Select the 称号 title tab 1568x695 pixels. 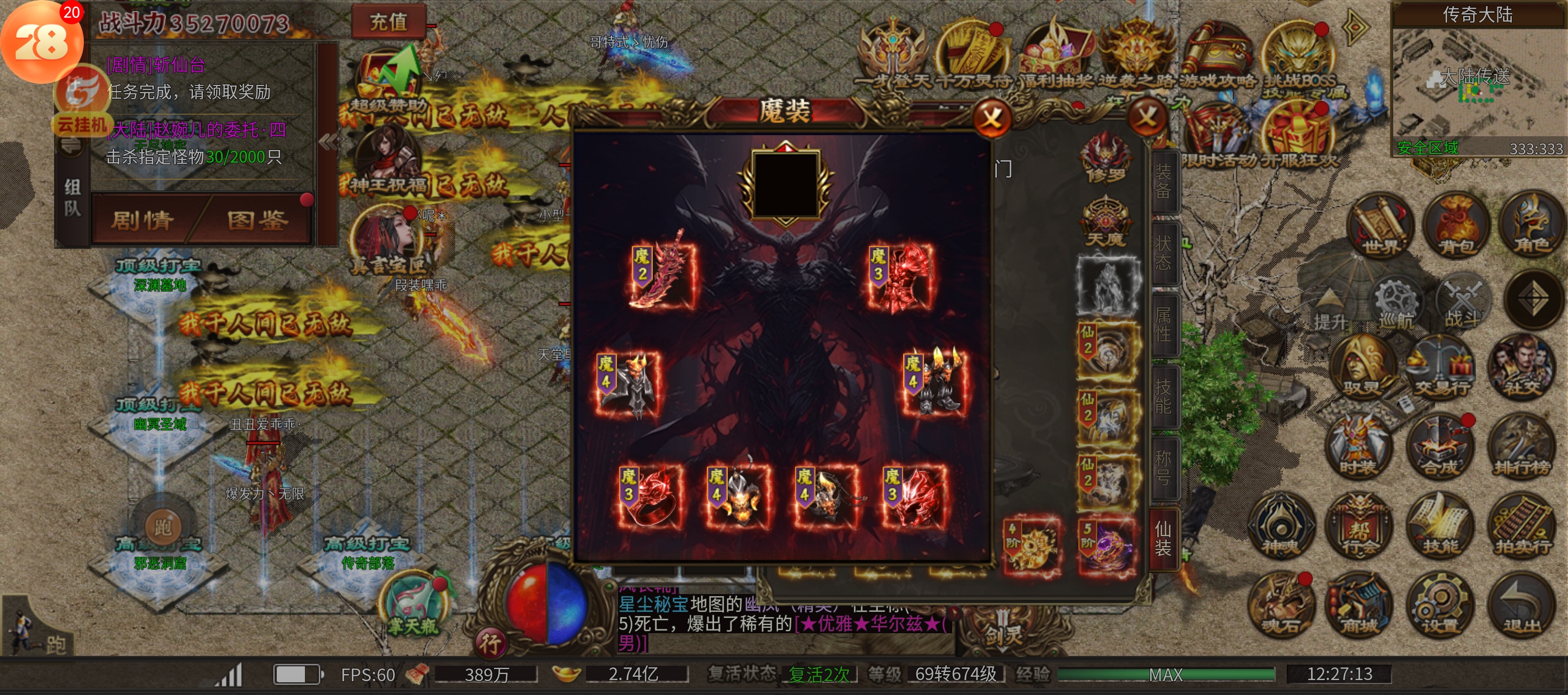tap(1163, 467)
